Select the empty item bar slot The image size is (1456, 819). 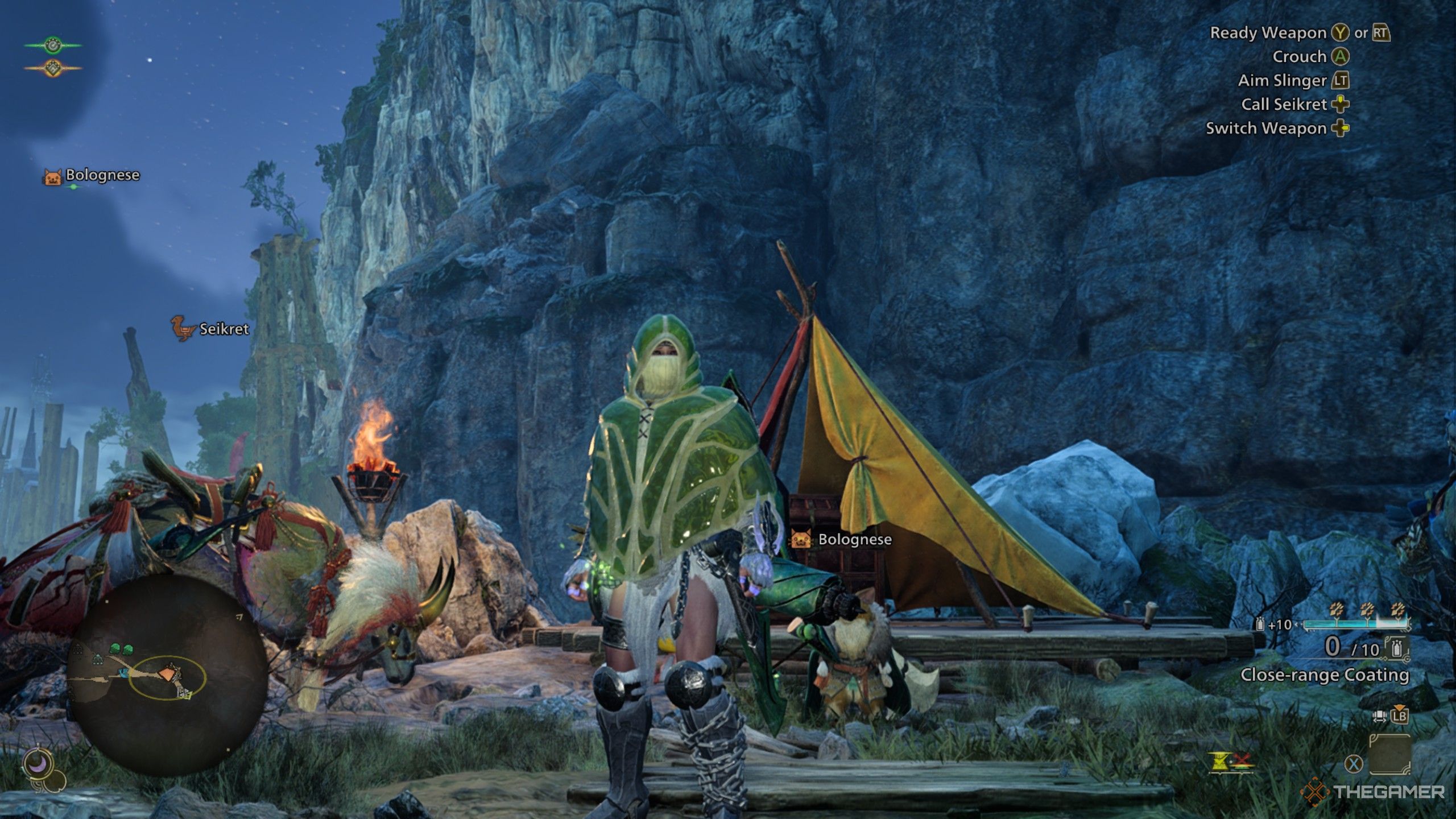coord(1389,754)
